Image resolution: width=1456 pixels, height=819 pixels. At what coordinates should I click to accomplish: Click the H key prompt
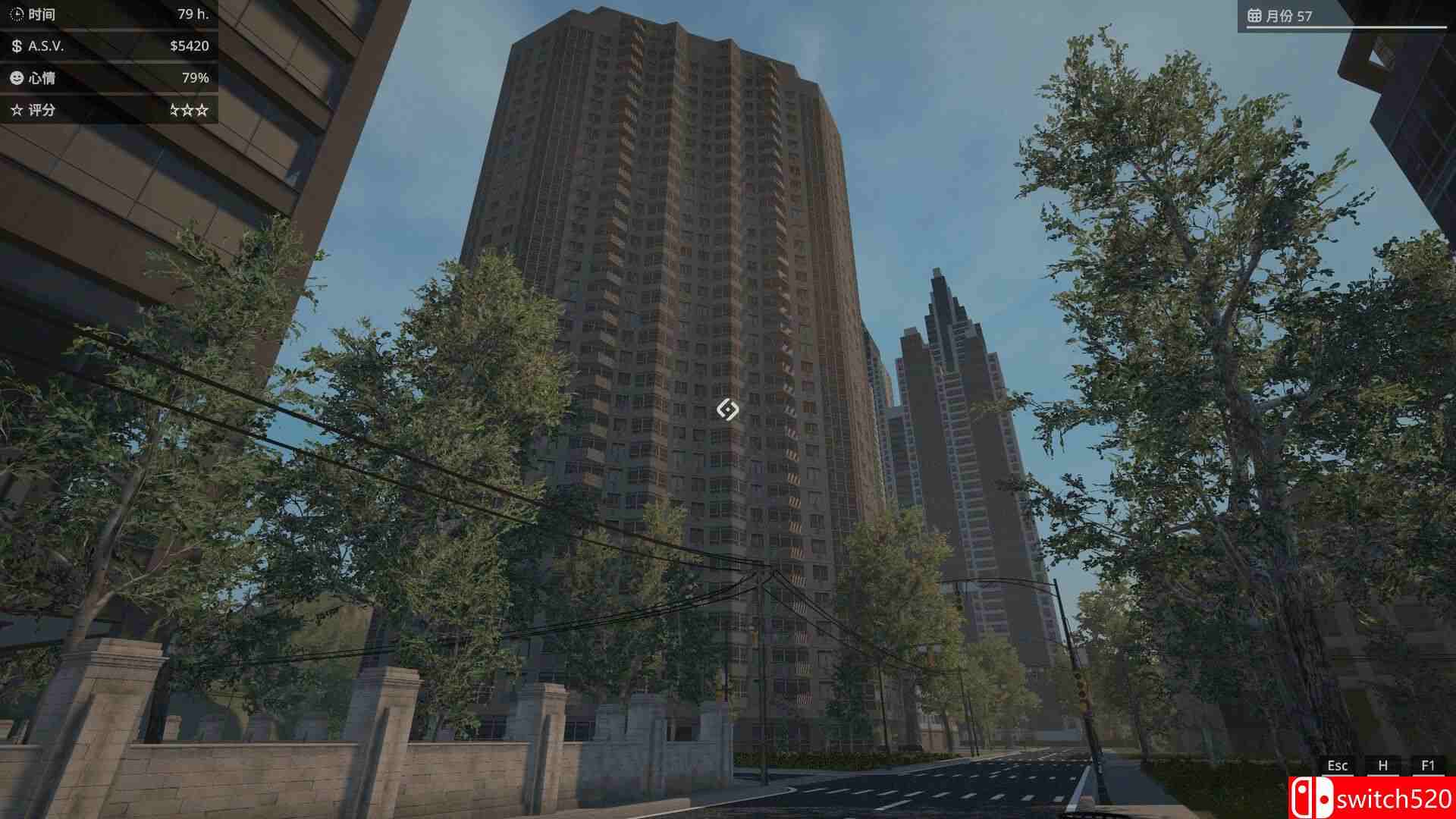[1385, 766]
